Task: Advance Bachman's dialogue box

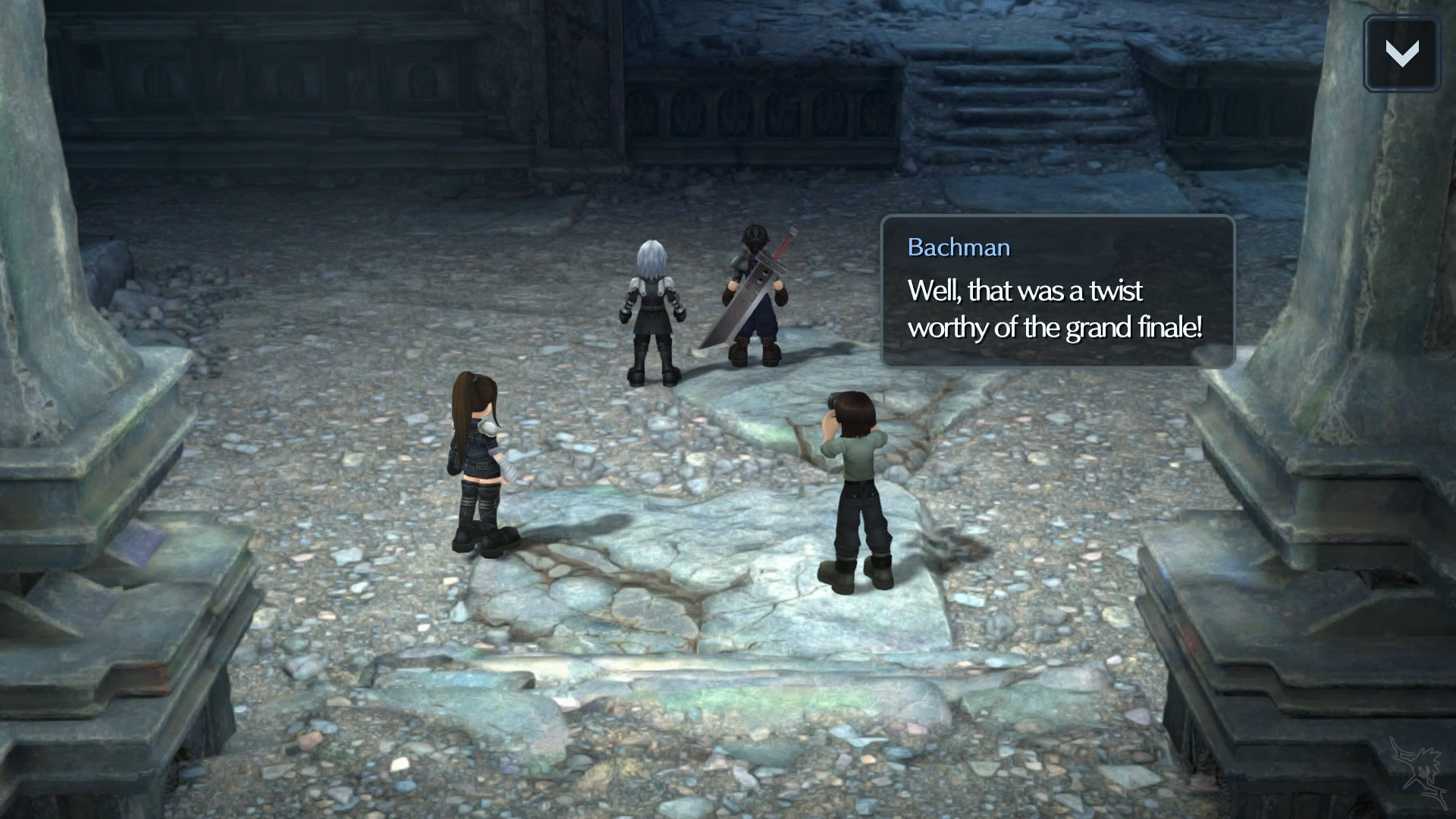Action: pos(1057,292)
